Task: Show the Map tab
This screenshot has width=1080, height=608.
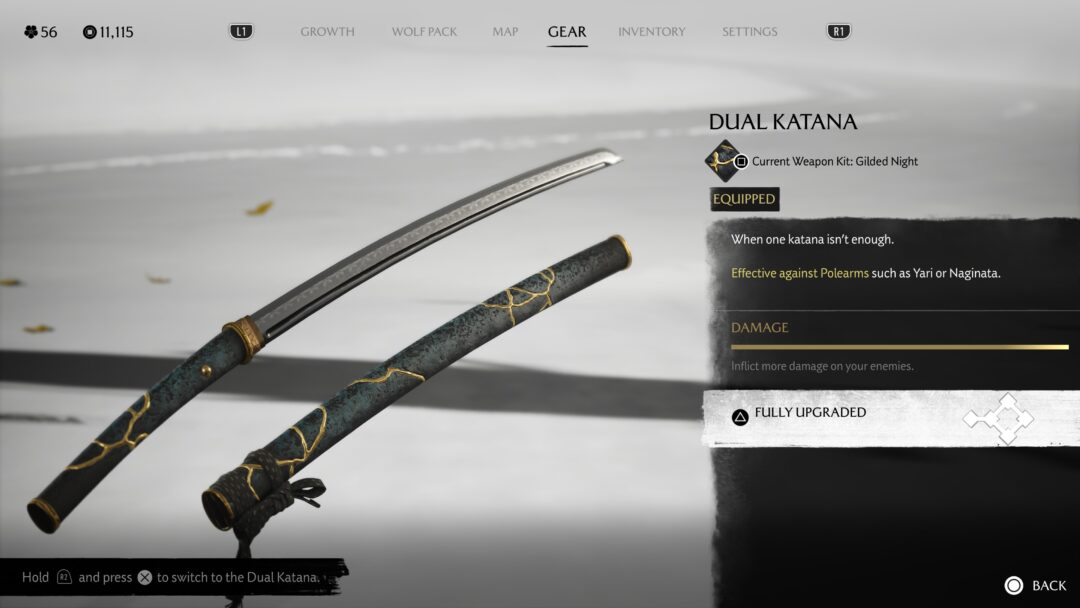Action: click(505, 32)
